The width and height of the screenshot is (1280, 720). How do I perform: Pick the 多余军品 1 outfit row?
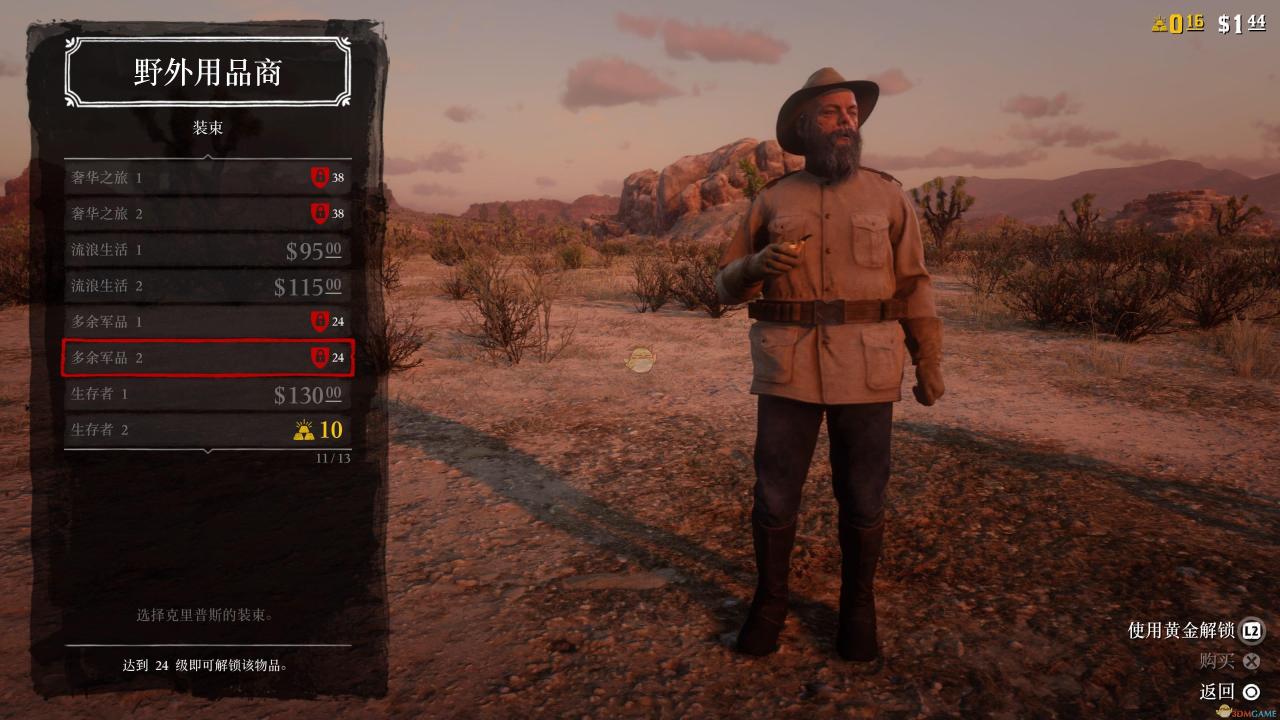[x=207, y=322]
